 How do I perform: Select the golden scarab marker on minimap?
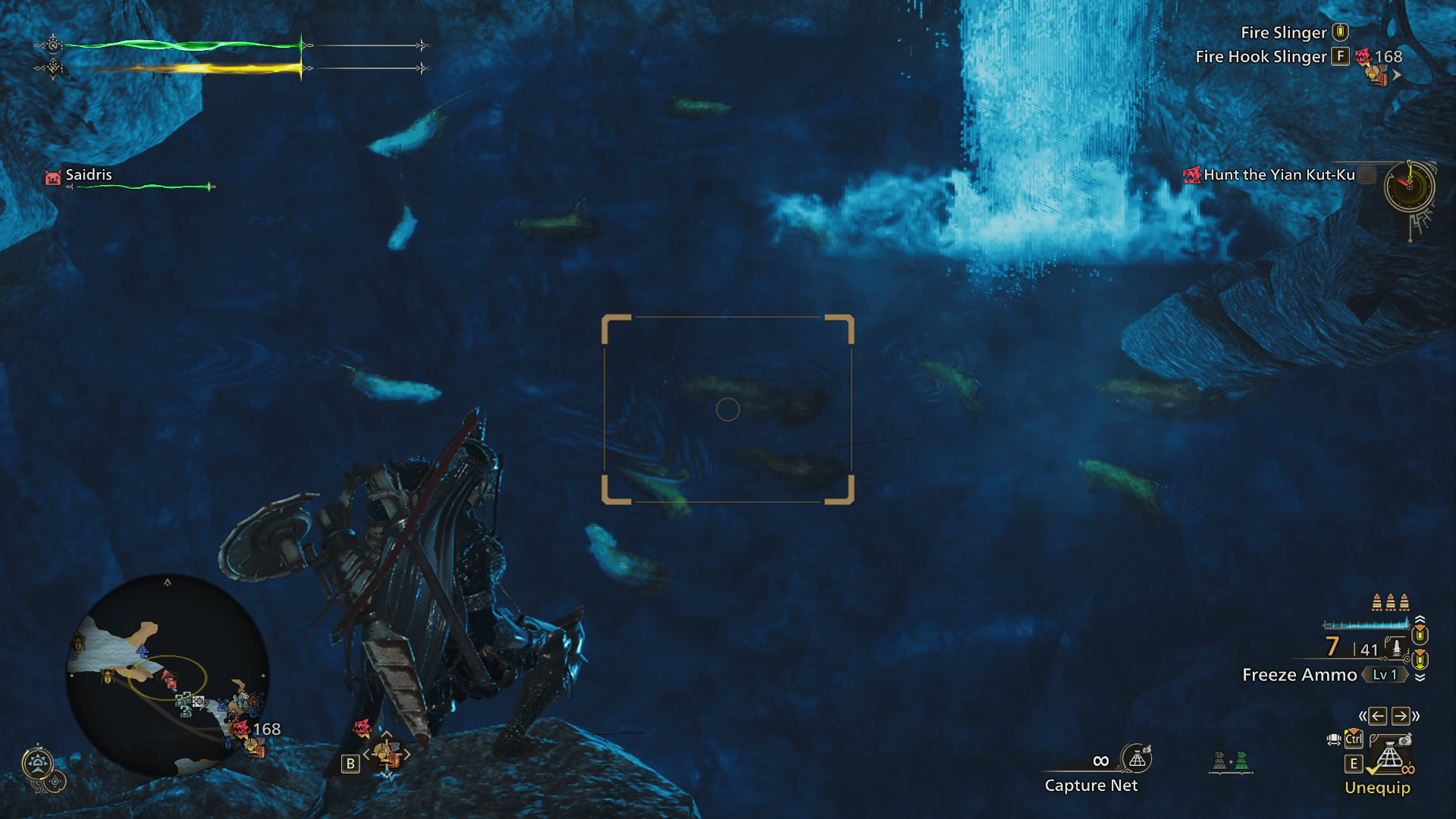pos(107,675)
